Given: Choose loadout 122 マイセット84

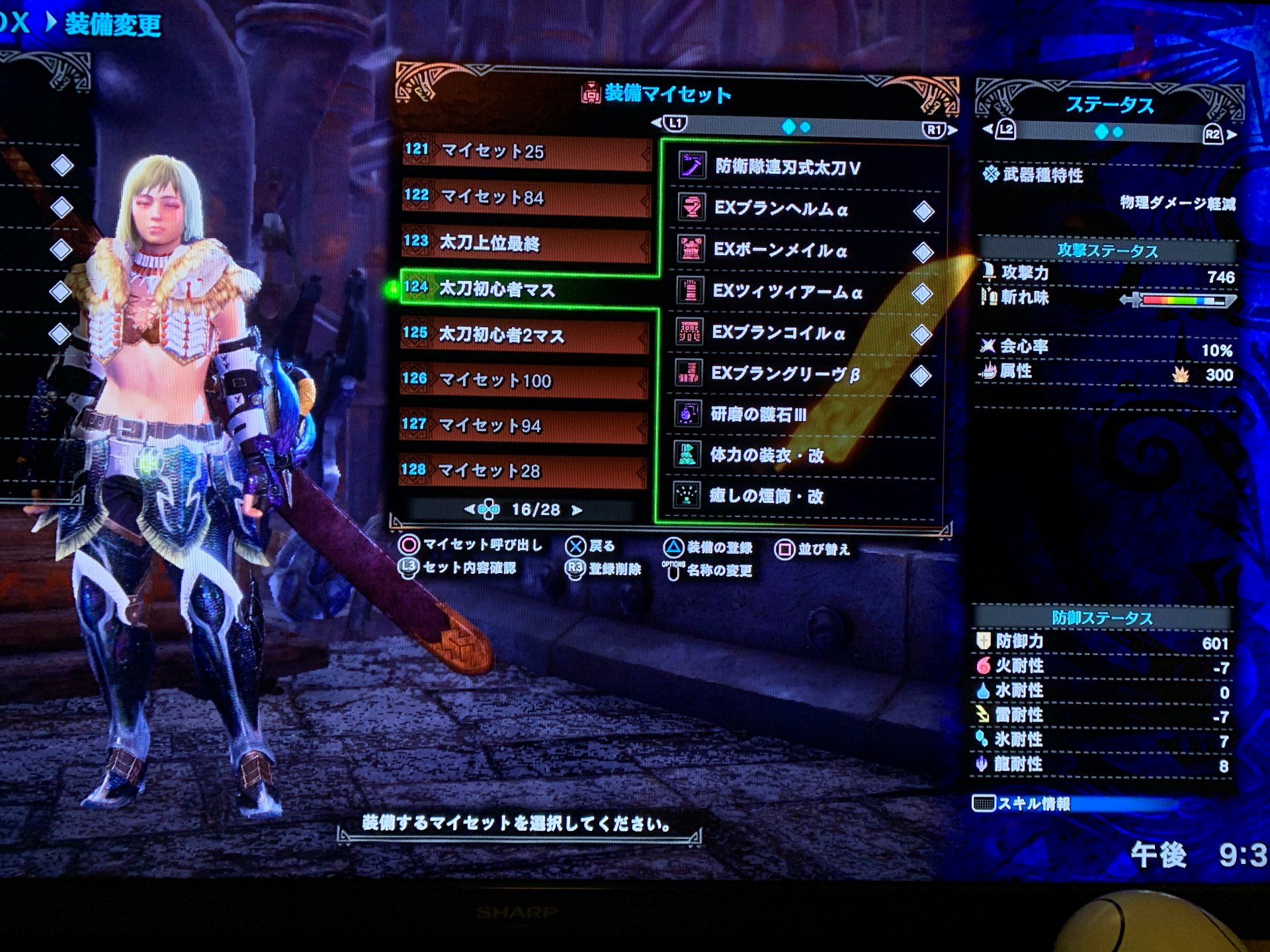Looking at the screenshot, I should 526,198.
